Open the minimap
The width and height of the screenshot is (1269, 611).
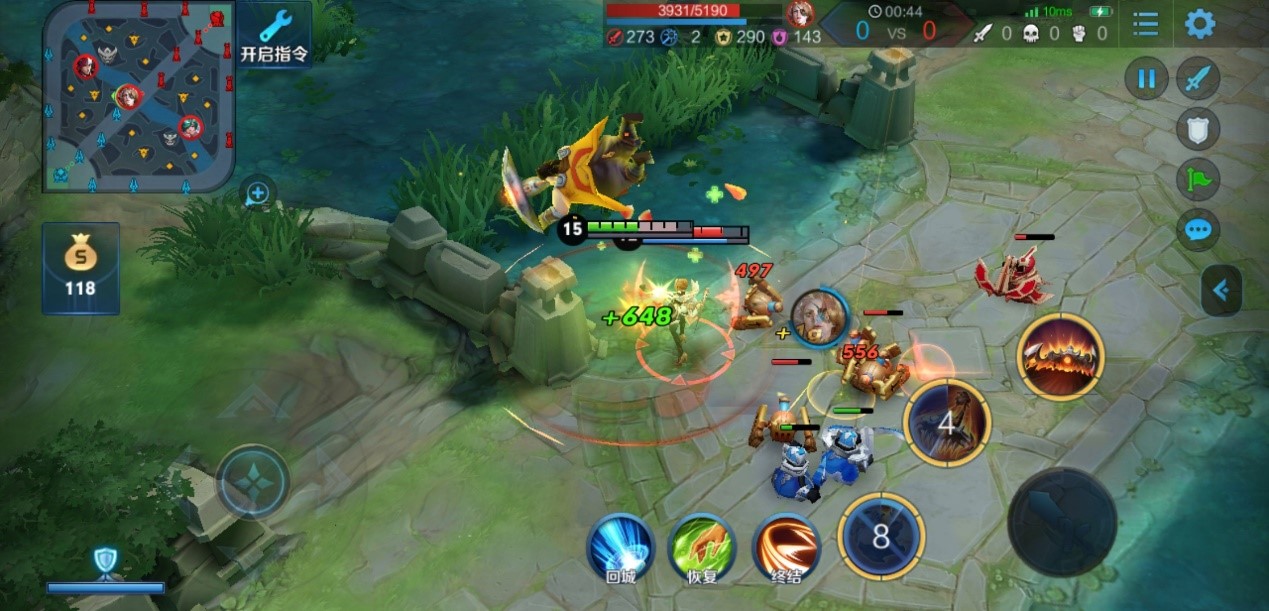(138, 97)
